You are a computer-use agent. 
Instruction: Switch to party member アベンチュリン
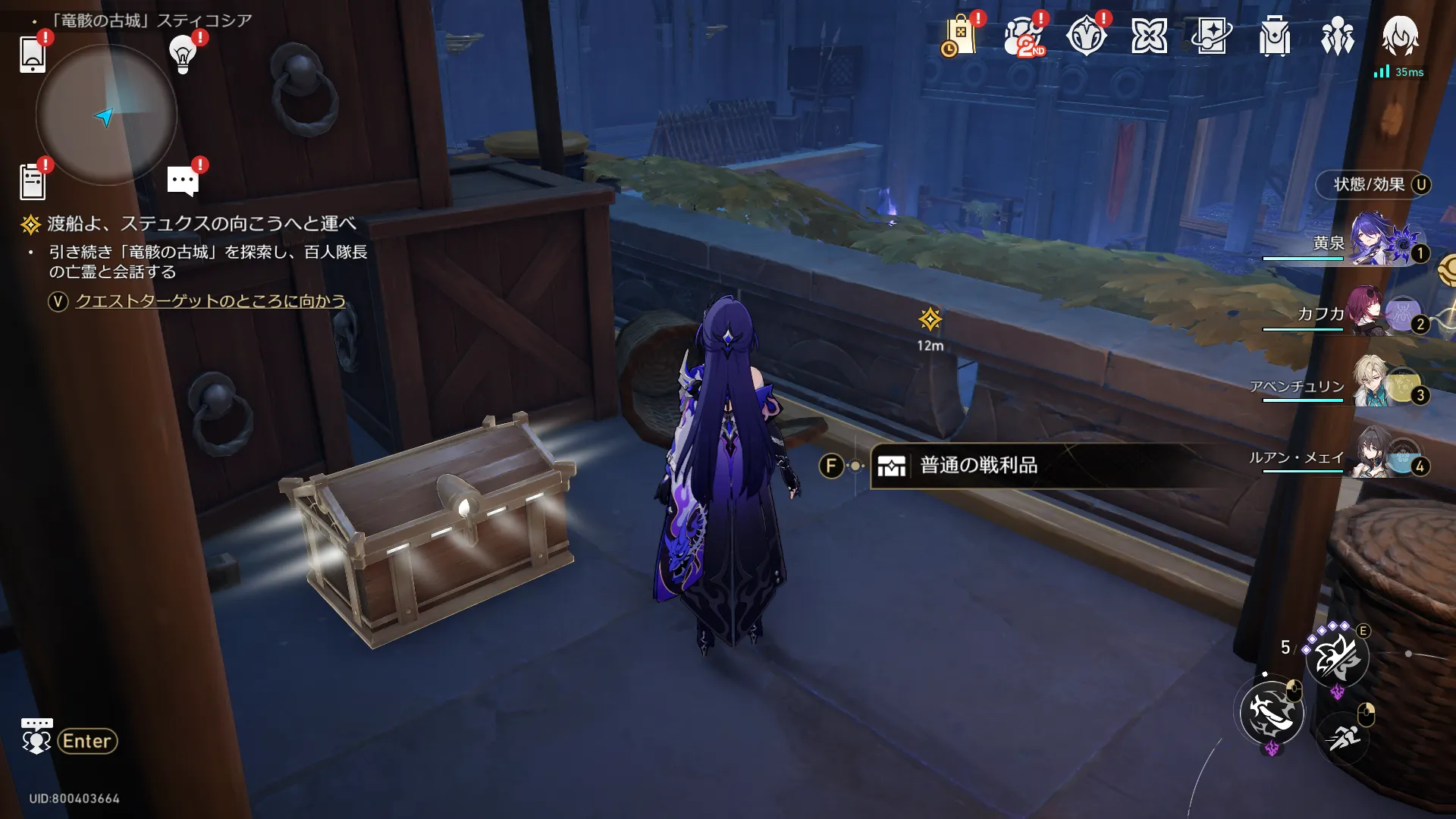(1350, 385)
